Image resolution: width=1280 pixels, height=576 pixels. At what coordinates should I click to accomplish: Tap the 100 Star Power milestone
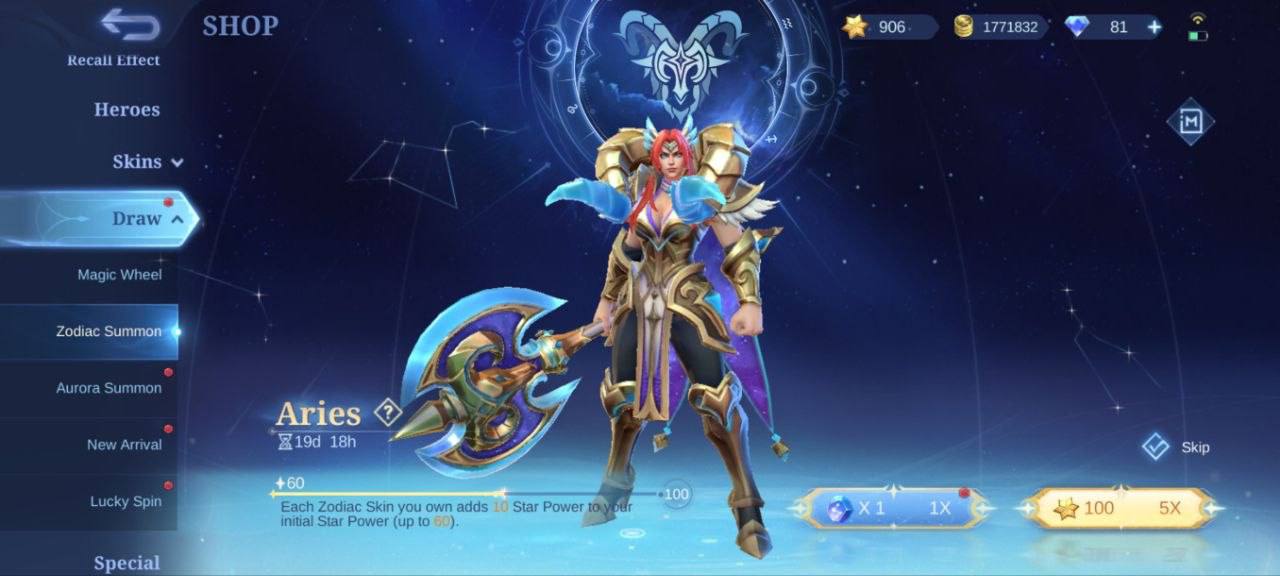click(677, 494)
